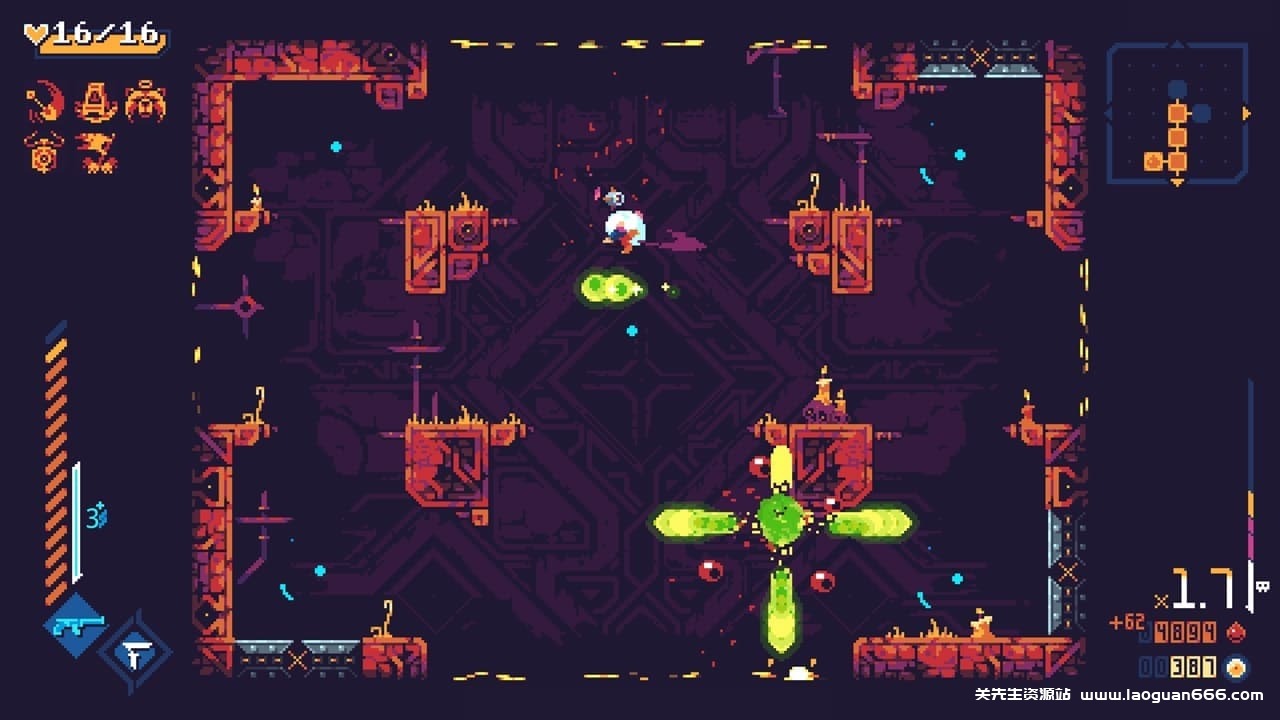Click the skull icon near the combo multiplier
Viewport: 1280px width, 720px height.
click(x=1262, y=586)
